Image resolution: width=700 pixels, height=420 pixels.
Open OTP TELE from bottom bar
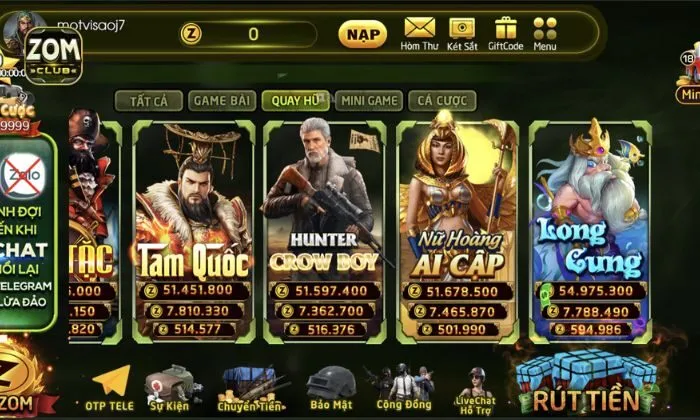110,390
